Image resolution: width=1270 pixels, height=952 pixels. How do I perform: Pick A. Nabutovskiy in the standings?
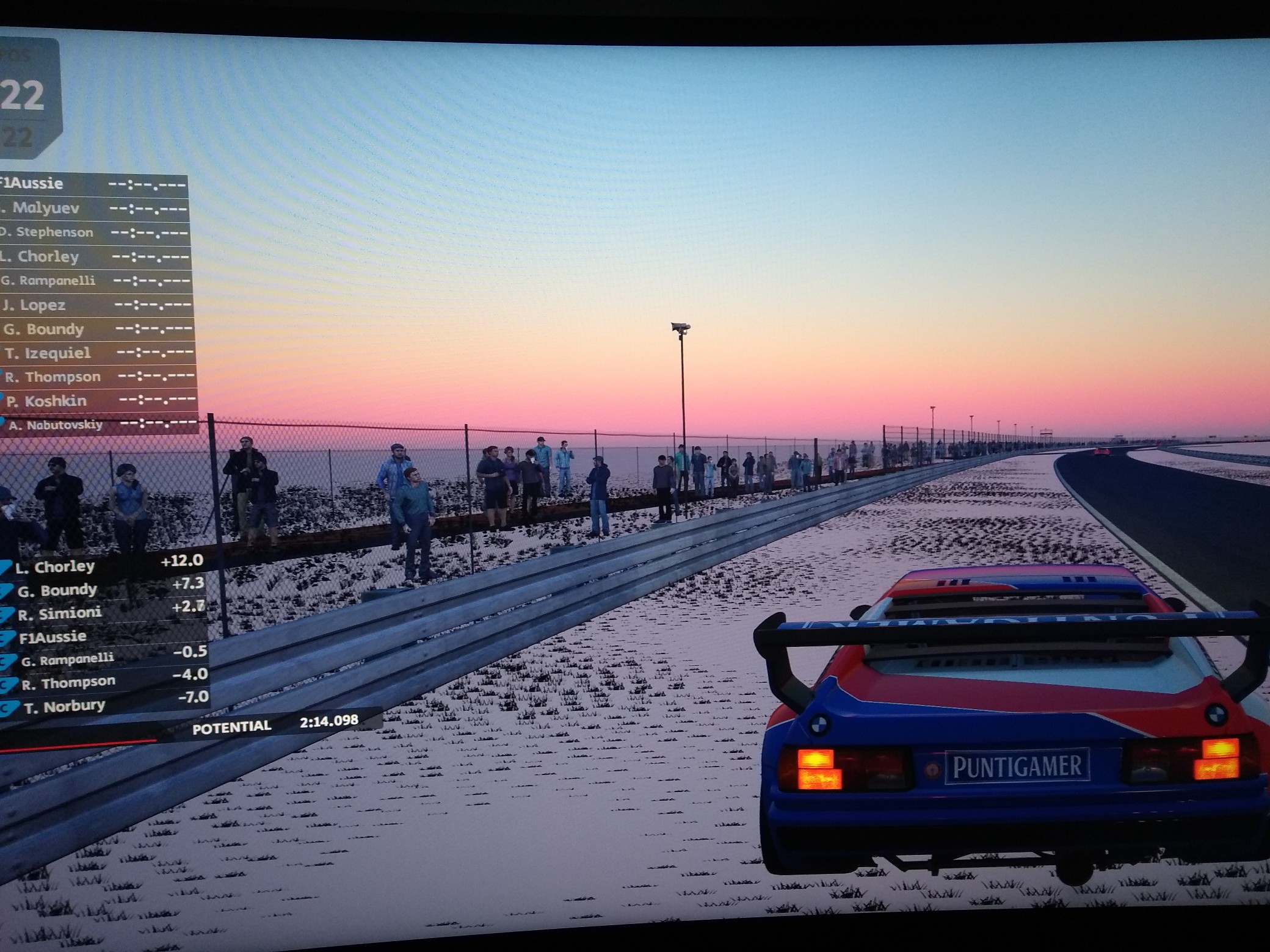(x=99, y=425)
